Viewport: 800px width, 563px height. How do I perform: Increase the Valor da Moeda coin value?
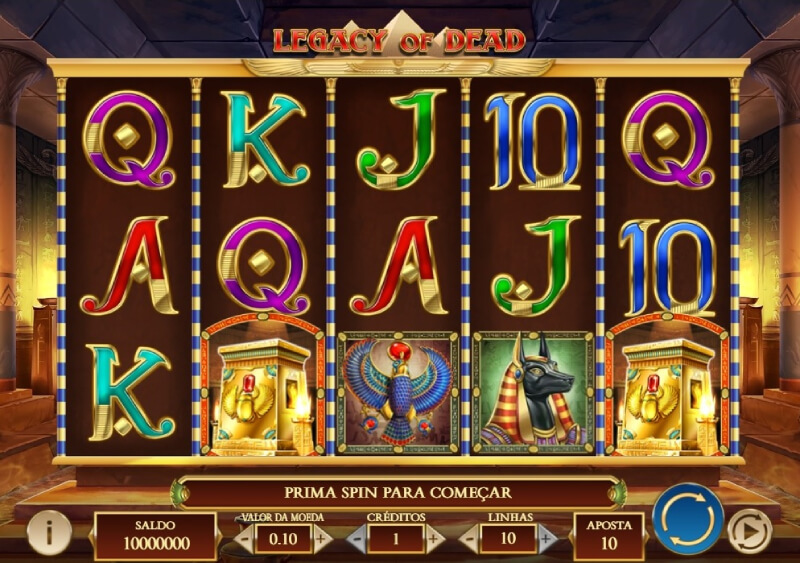click(x=320, y=538)
